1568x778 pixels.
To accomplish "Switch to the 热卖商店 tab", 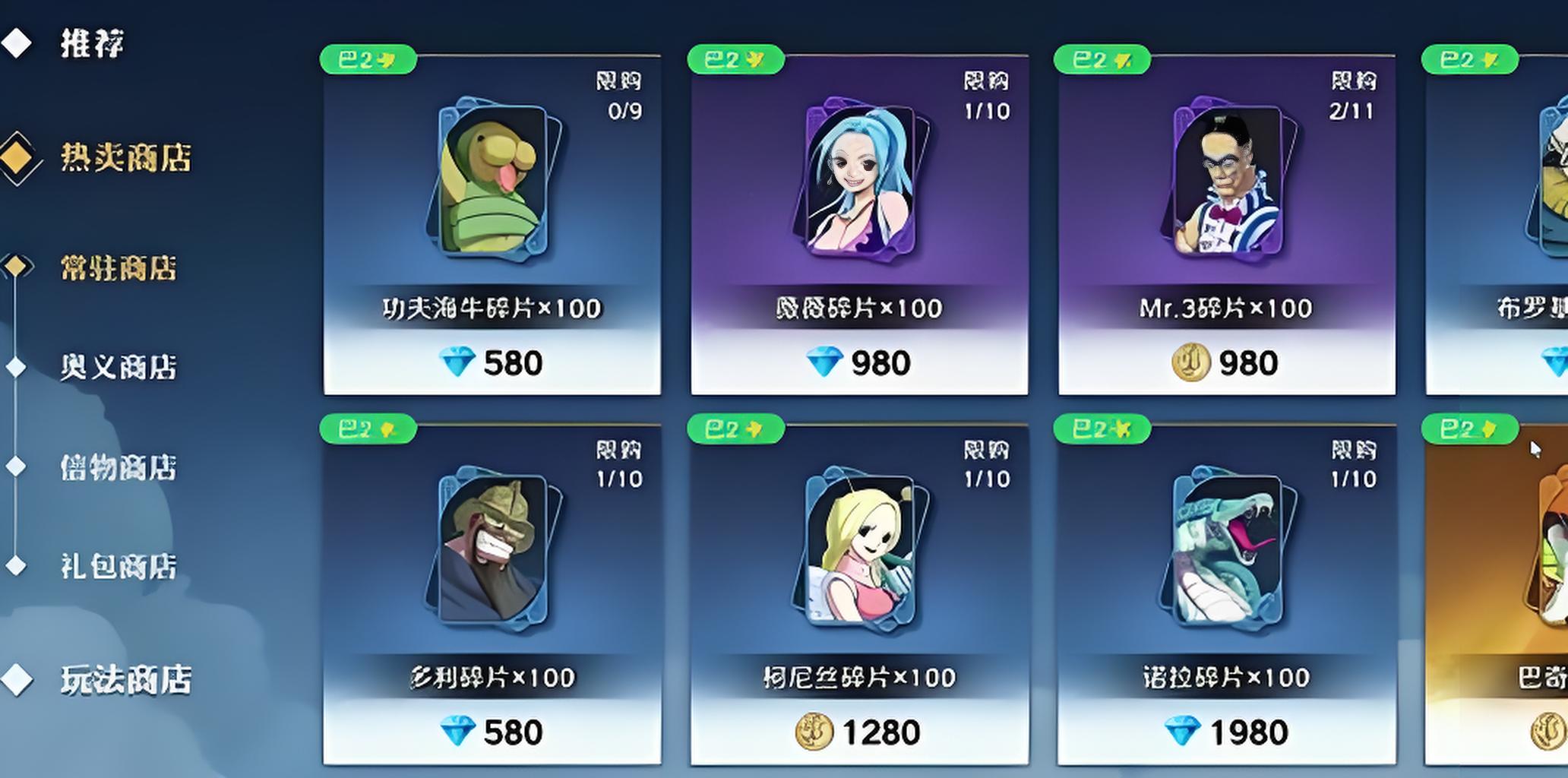I will (125, 158).
